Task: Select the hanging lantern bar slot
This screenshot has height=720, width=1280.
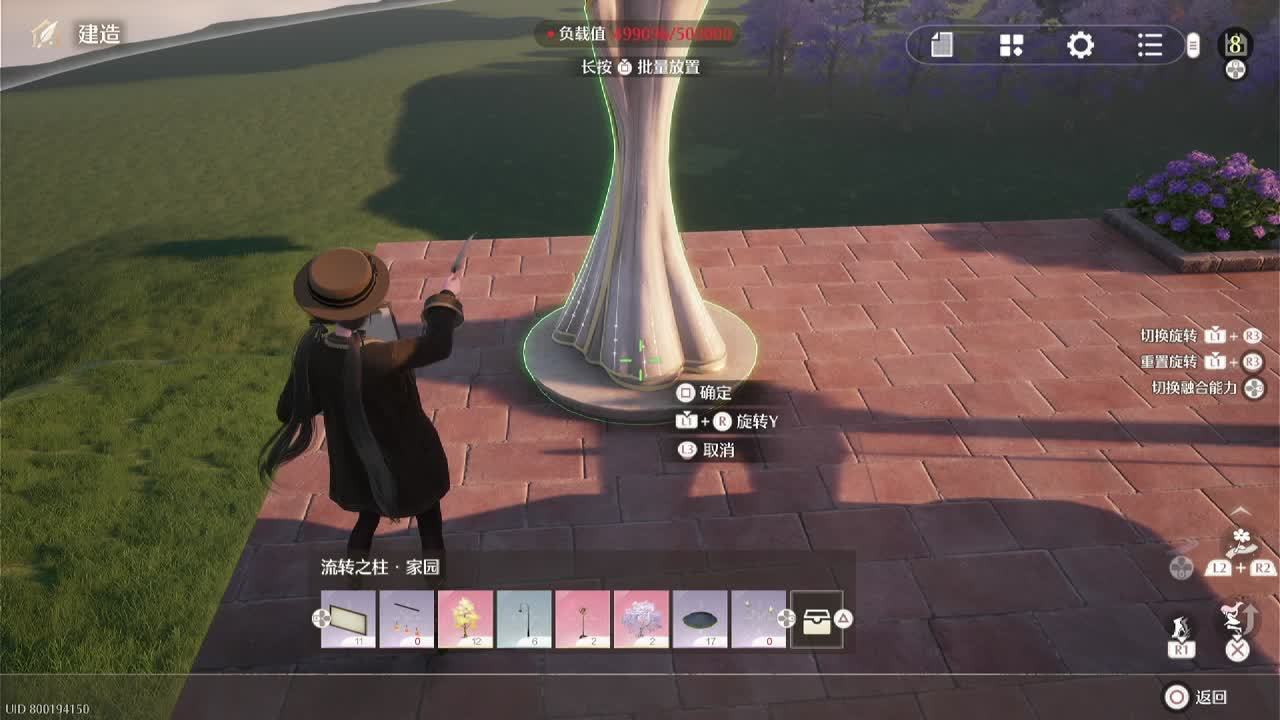Action: point(407,619)
